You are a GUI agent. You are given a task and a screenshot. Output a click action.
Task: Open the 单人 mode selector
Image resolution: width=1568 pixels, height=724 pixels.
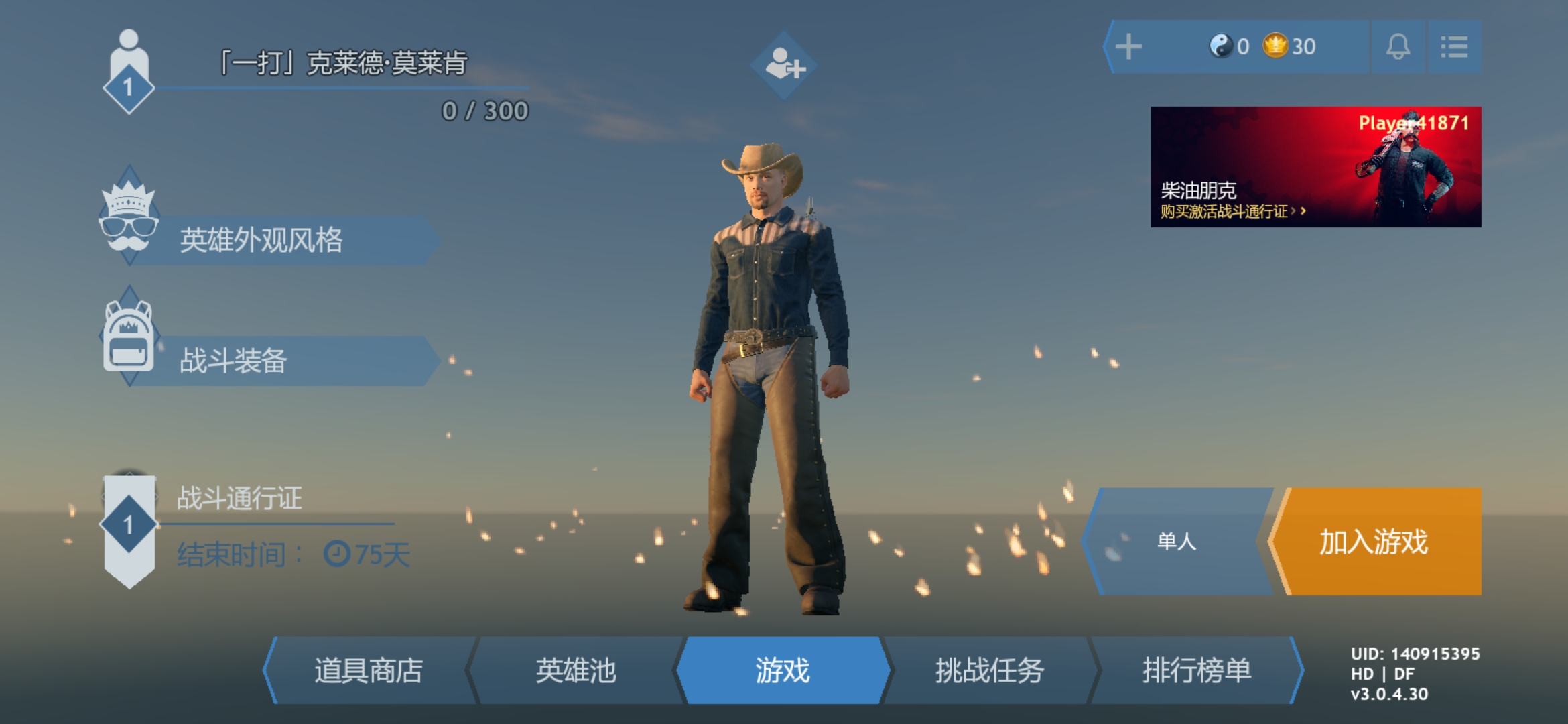click(1175, 543)
